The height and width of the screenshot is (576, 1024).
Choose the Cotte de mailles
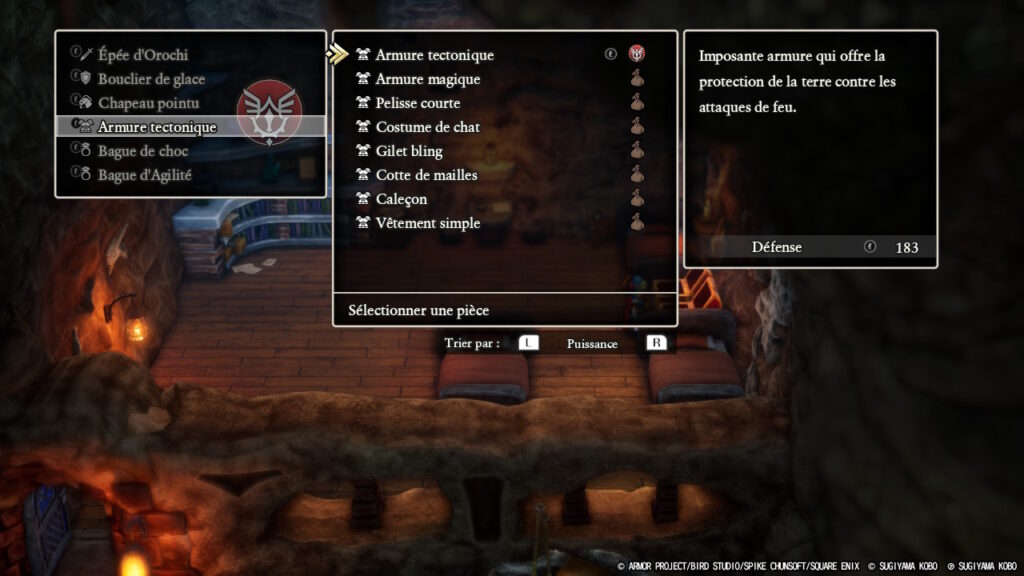coord(426,175)
